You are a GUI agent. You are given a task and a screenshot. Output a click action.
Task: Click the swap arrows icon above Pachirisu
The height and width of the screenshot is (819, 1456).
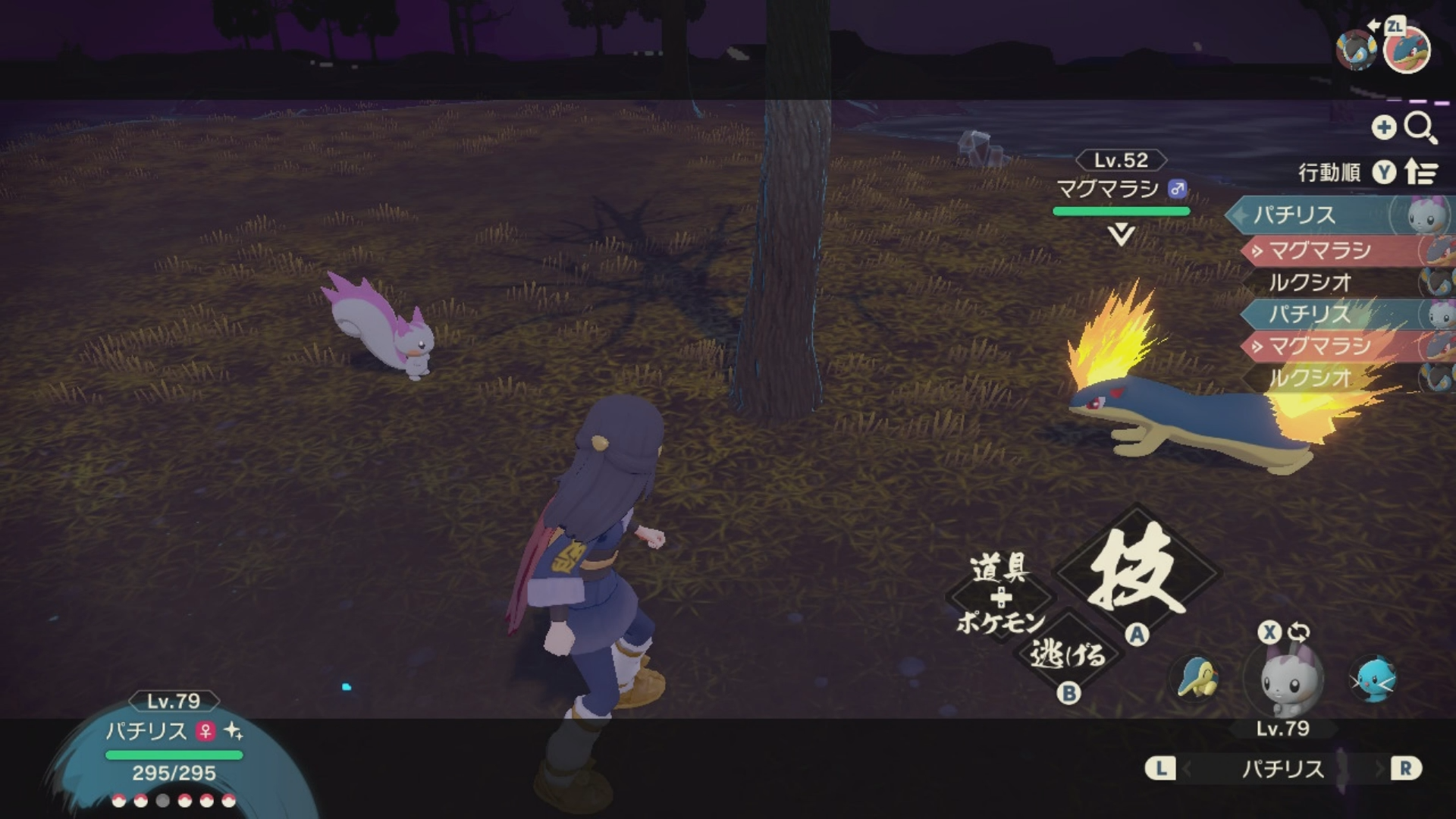[1298, 632]
